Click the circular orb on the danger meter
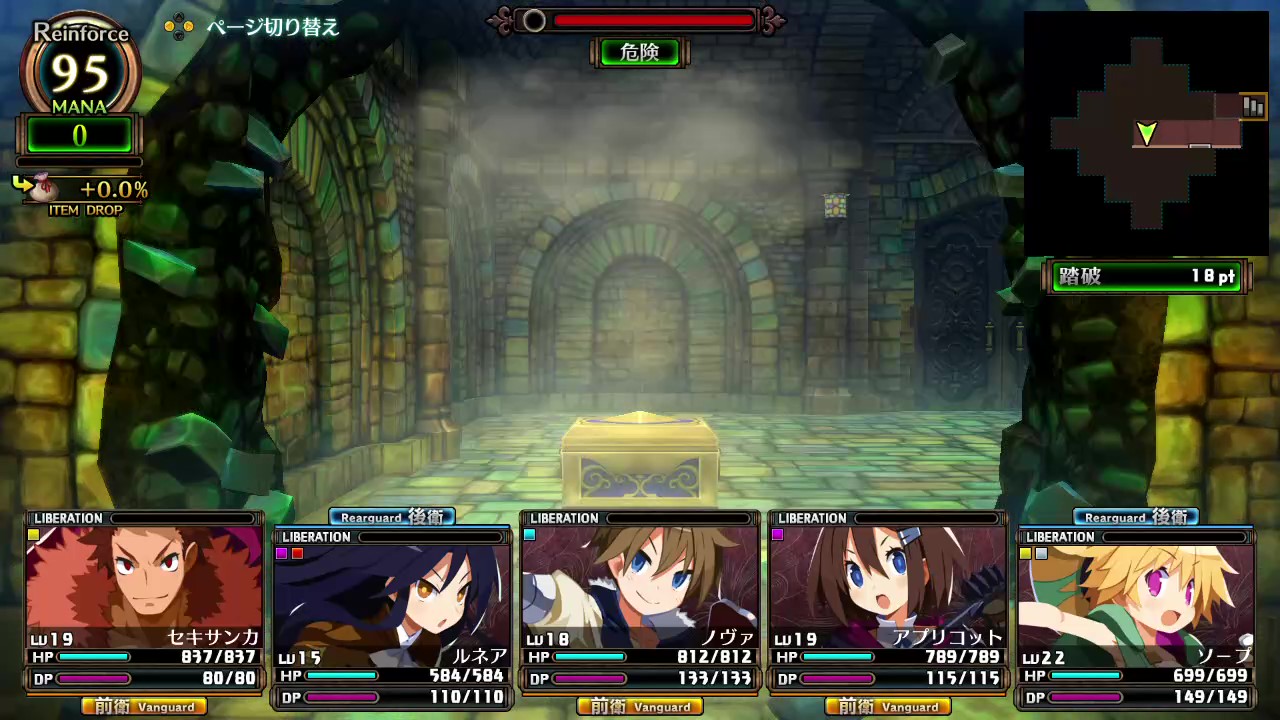 click(x=534, y=20)
